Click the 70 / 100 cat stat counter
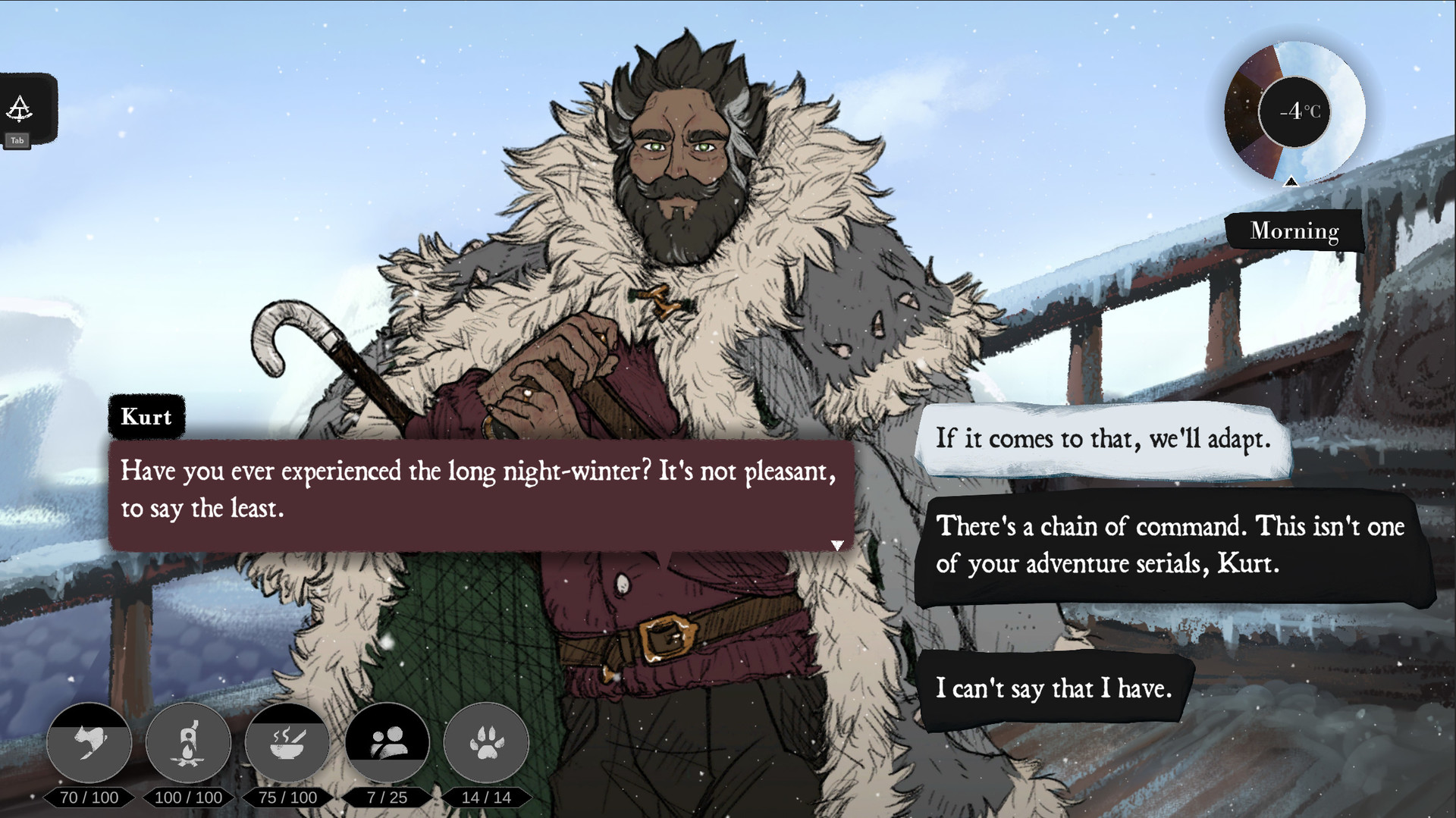1456x818 pixels. click(x=89, y=797)
